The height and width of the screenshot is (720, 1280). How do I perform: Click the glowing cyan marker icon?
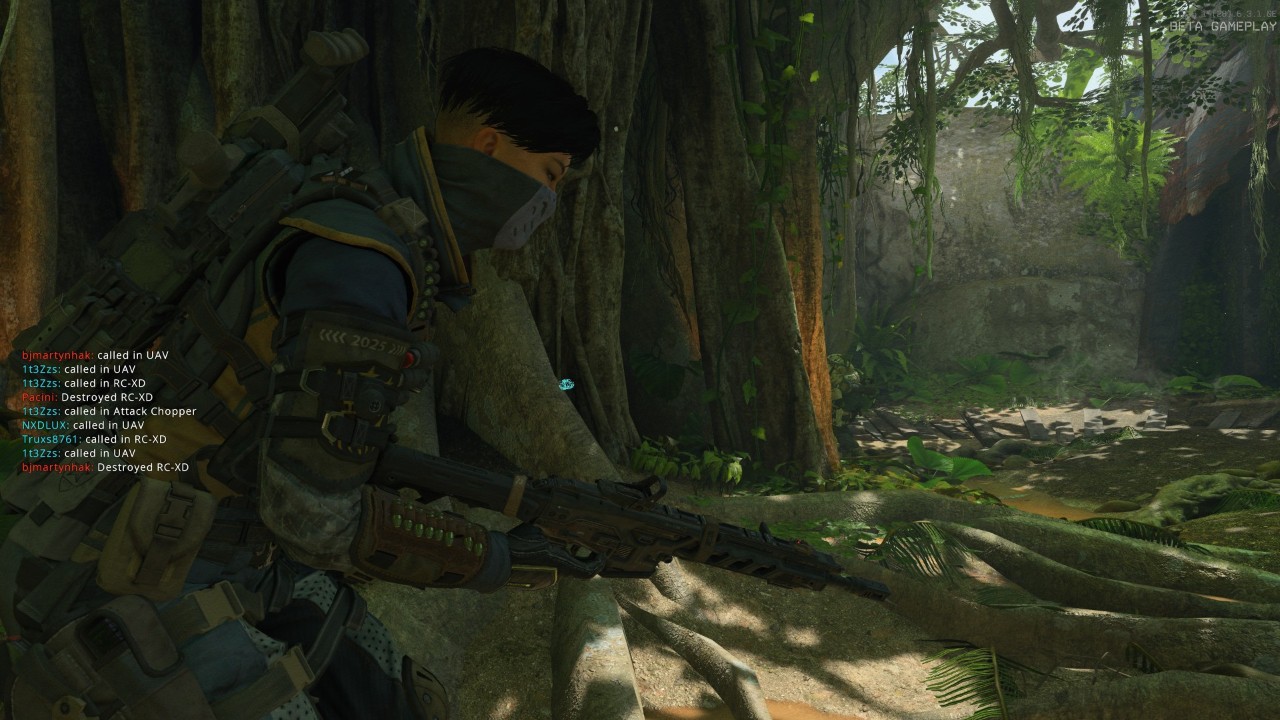tap(566, 383)
